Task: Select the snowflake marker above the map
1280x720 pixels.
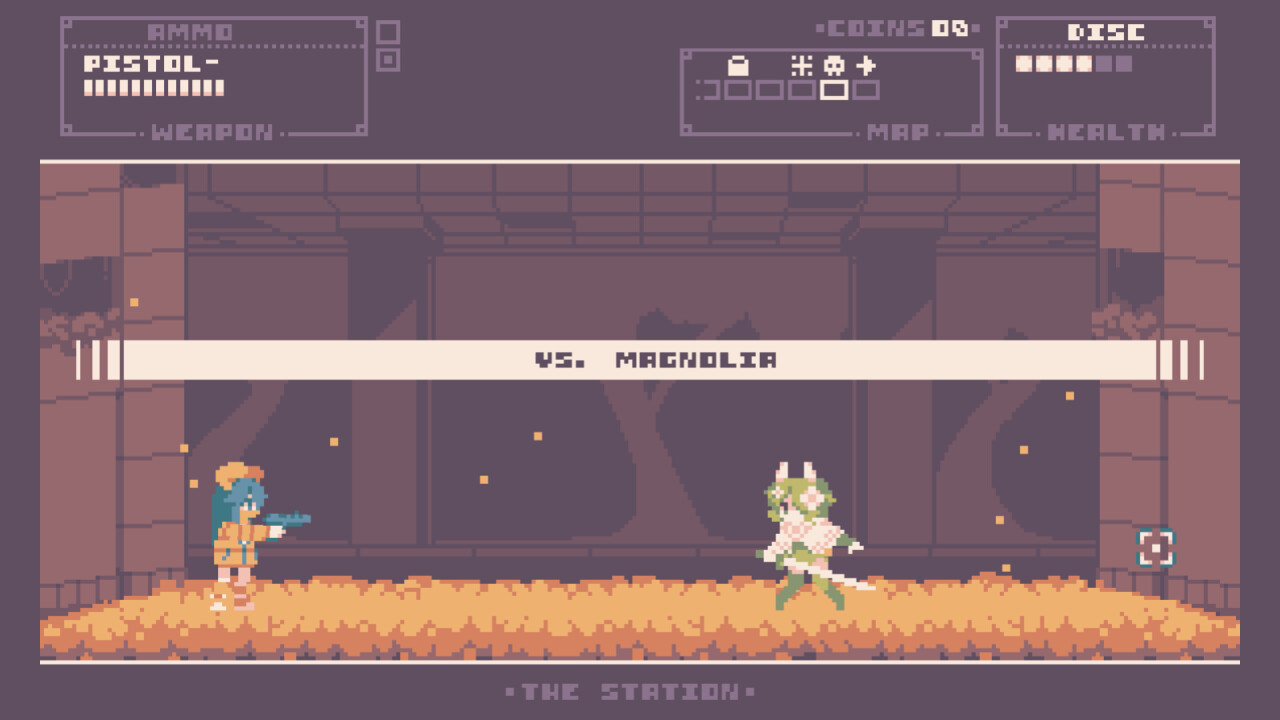Action: (x=802, y=64)
